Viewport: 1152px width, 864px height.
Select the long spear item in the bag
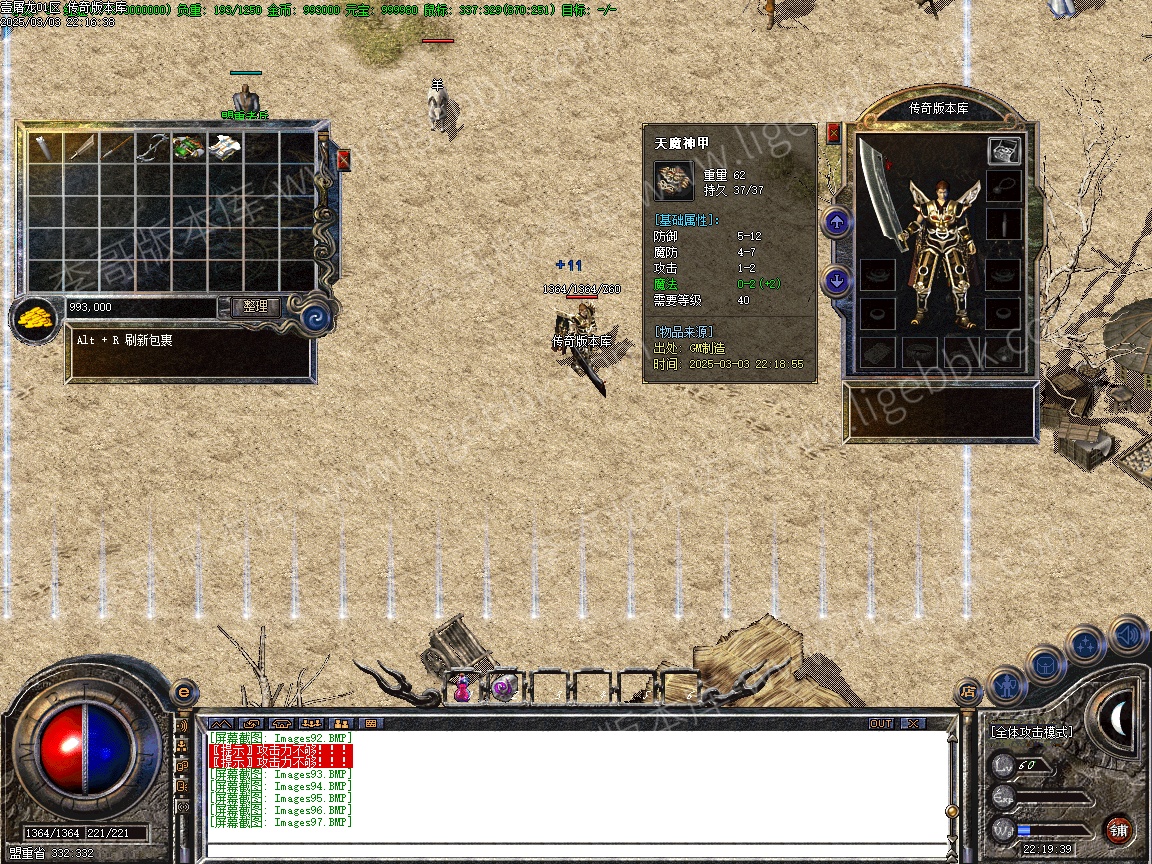tap(116, 148)
